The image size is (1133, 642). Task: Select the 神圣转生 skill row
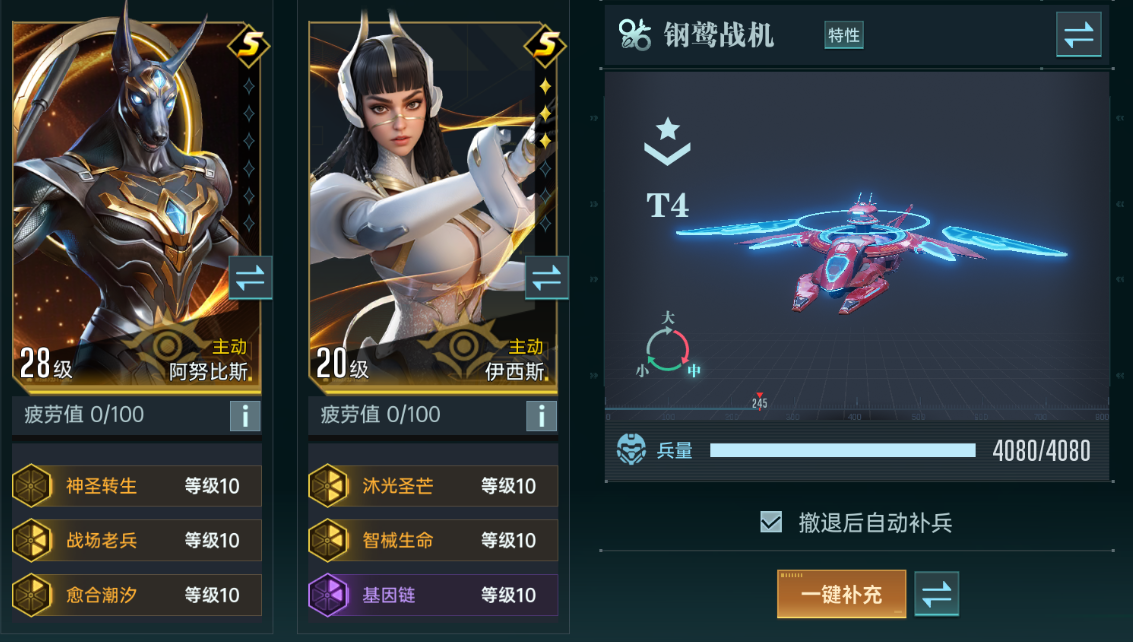137,486
